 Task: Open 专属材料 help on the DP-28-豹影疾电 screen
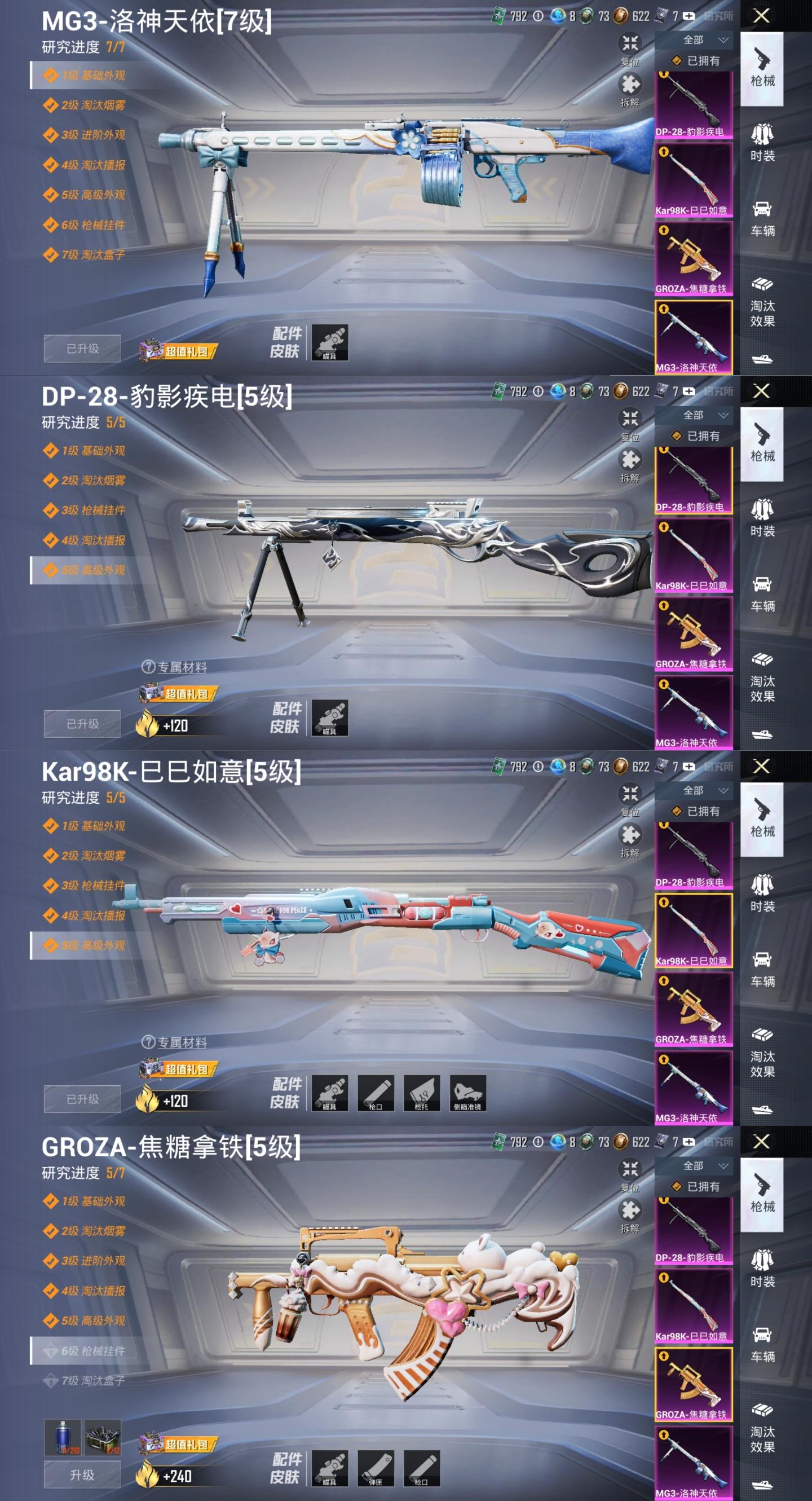point(149,667)
